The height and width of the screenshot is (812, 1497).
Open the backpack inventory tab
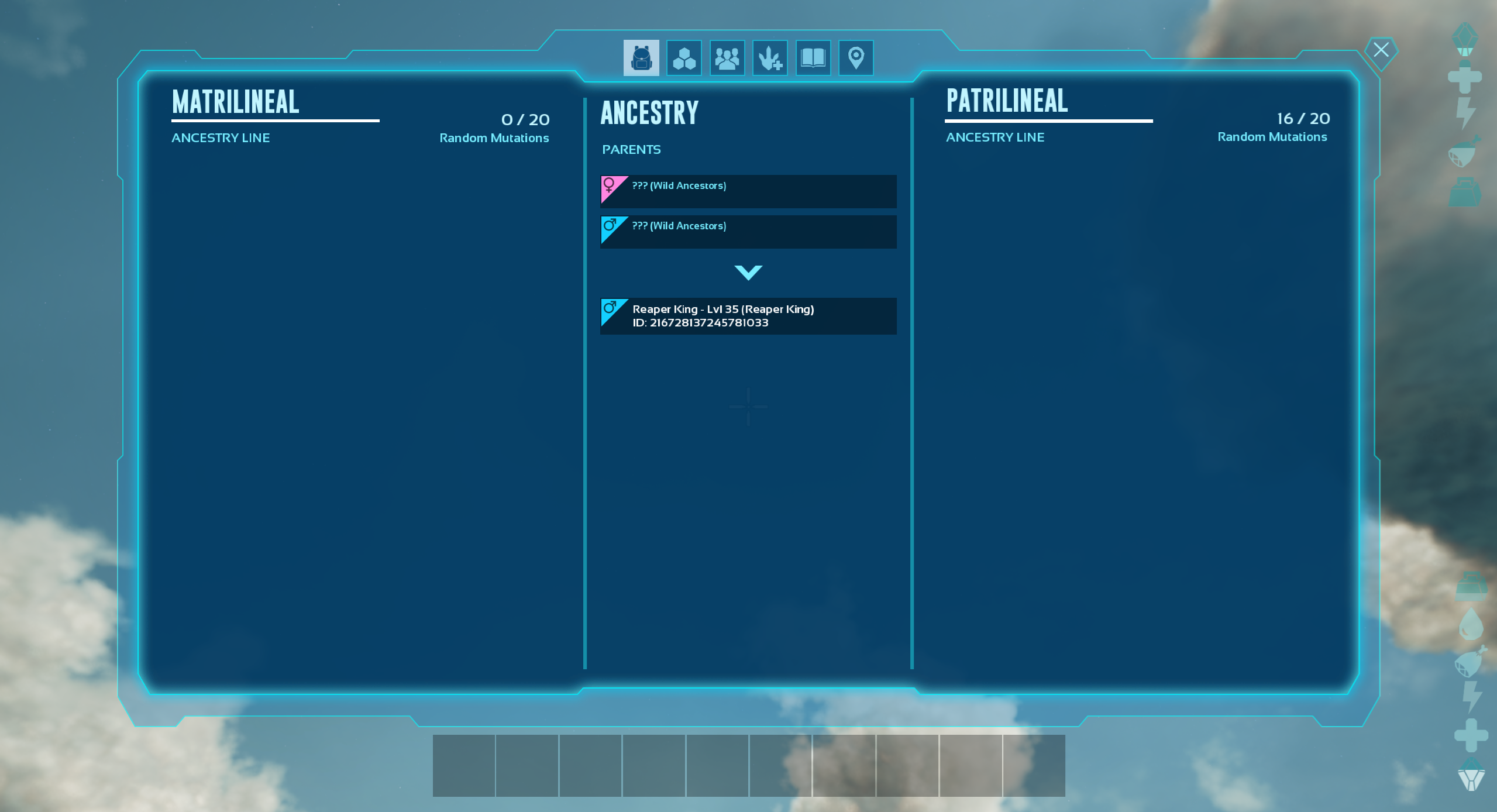[641, 58]
